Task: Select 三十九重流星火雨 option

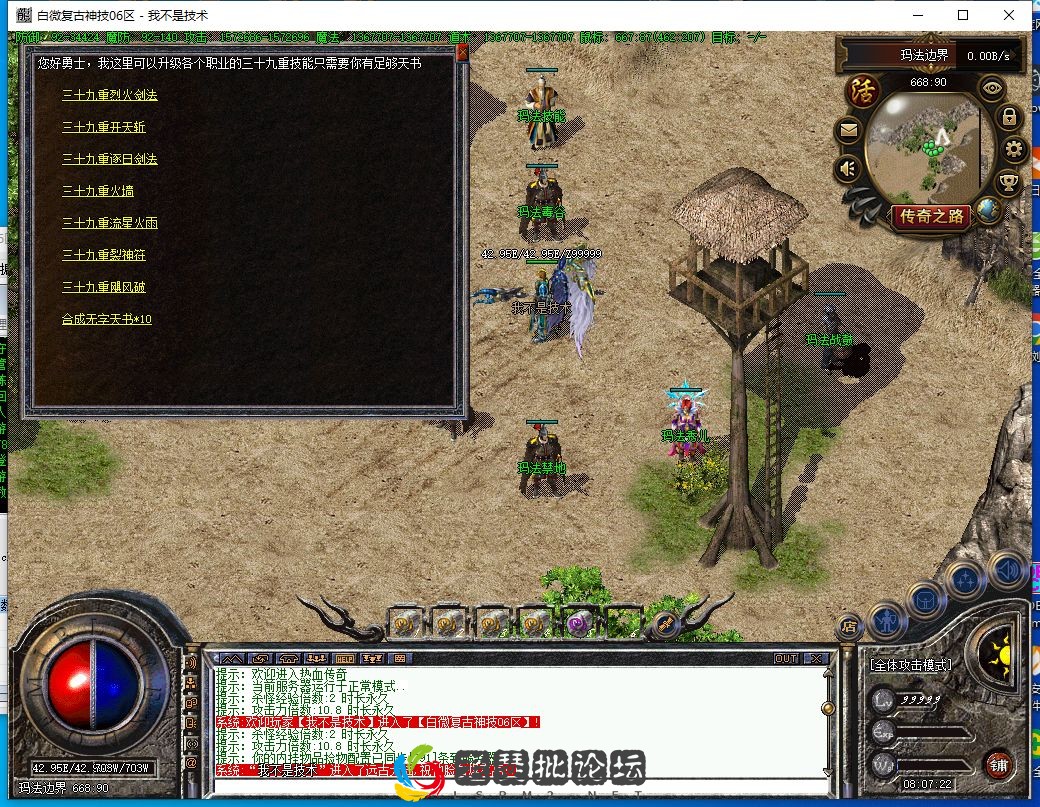Action: 110,223
